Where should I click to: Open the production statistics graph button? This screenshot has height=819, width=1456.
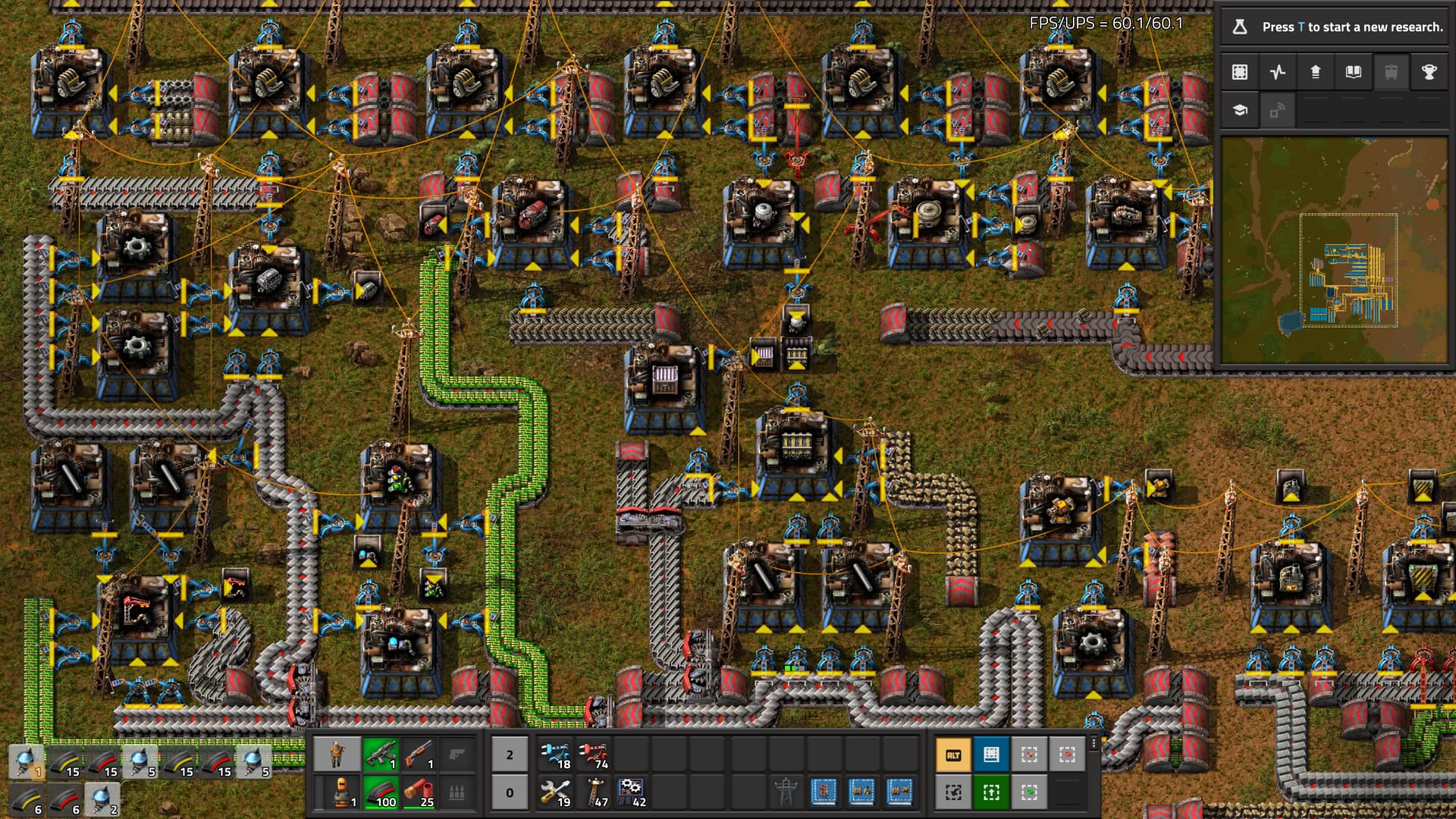[1278, 72]
